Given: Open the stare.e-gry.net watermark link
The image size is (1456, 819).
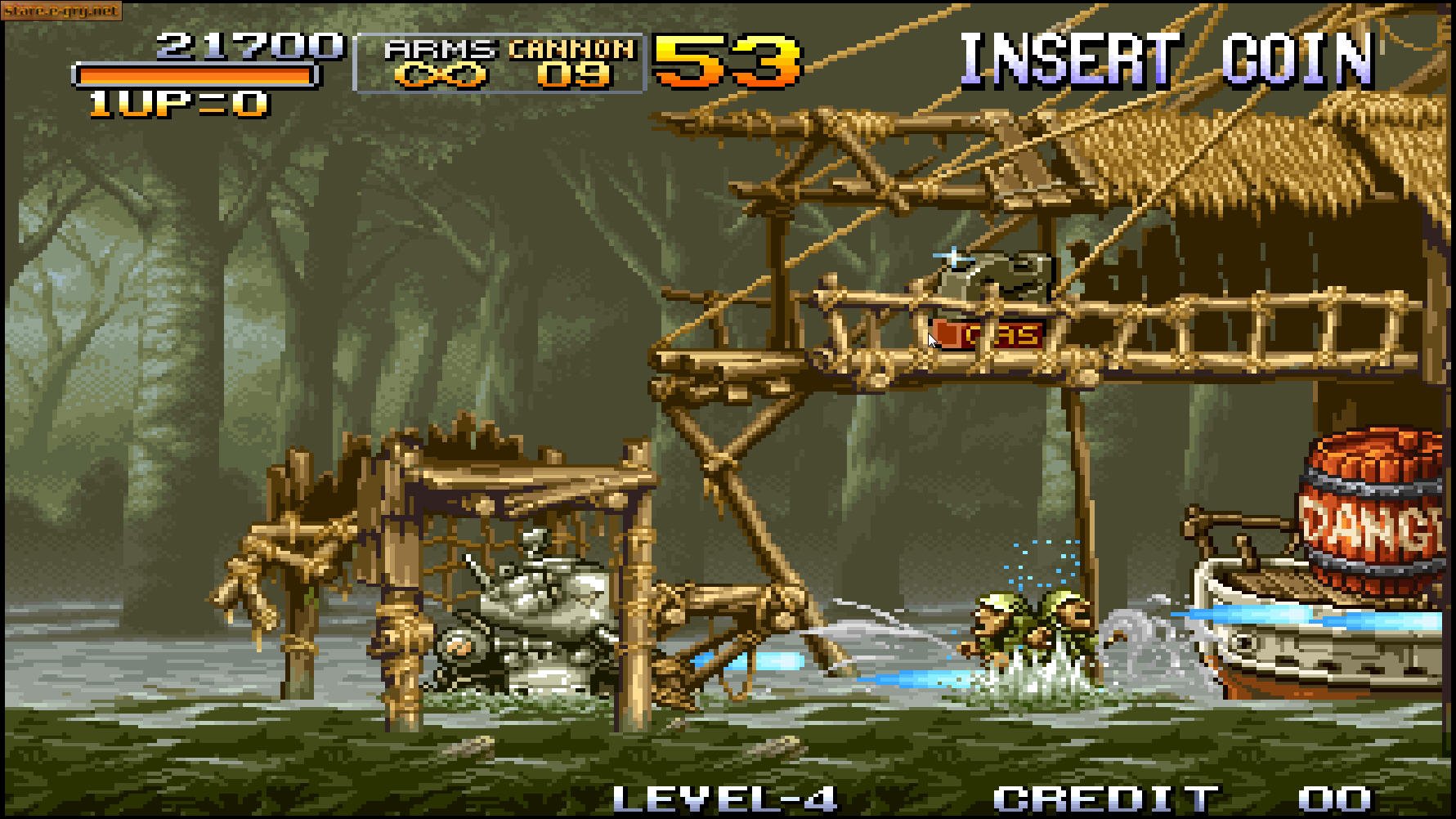Looking at the screenshot, I should click(60, 11).
